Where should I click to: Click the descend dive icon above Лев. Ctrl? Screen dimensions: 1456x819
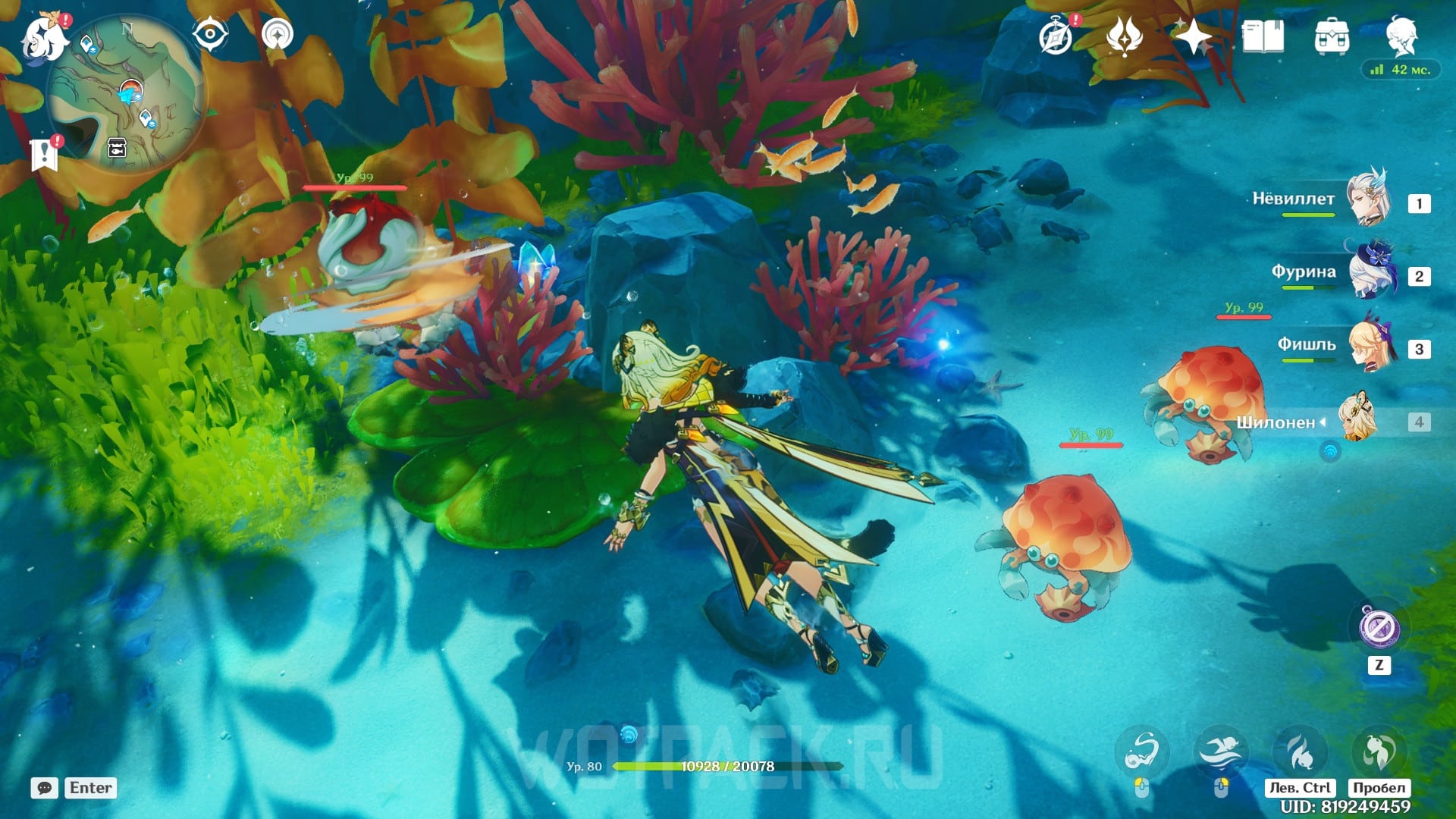coord(1300,752)
